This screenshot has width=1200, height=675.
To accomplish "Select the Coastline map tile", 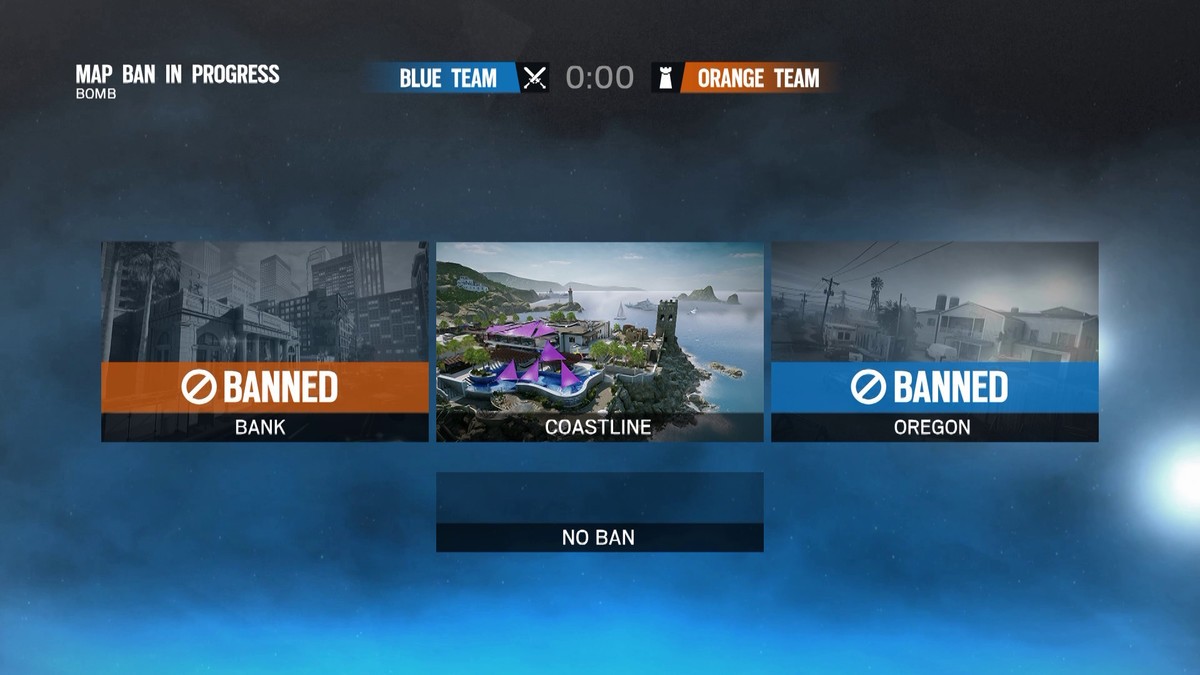I will coord(600,341).
